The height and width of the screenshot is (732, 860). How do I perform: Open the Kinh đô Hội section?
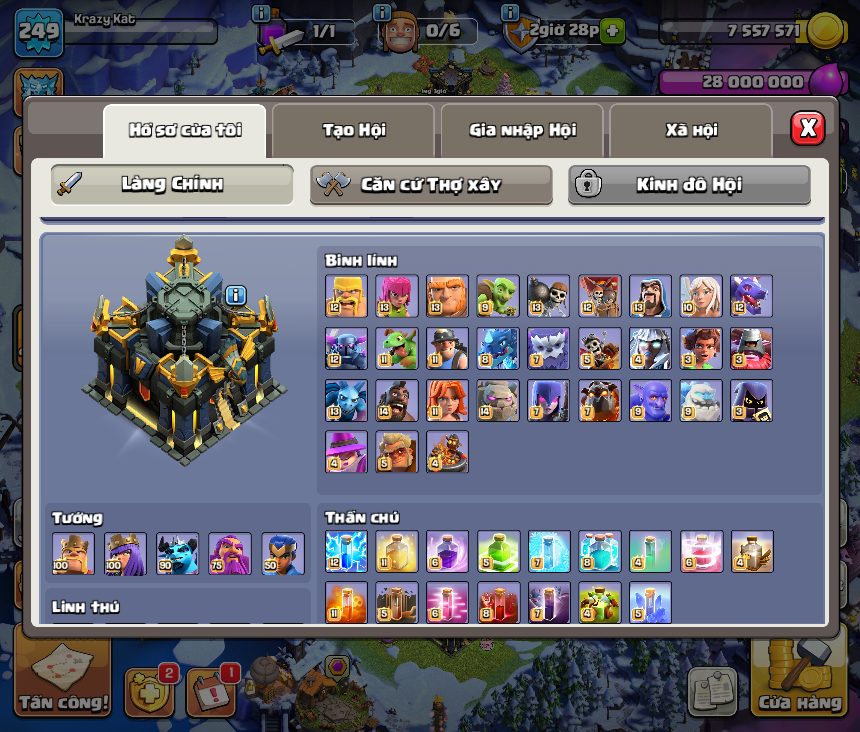[x=689, y=185]
